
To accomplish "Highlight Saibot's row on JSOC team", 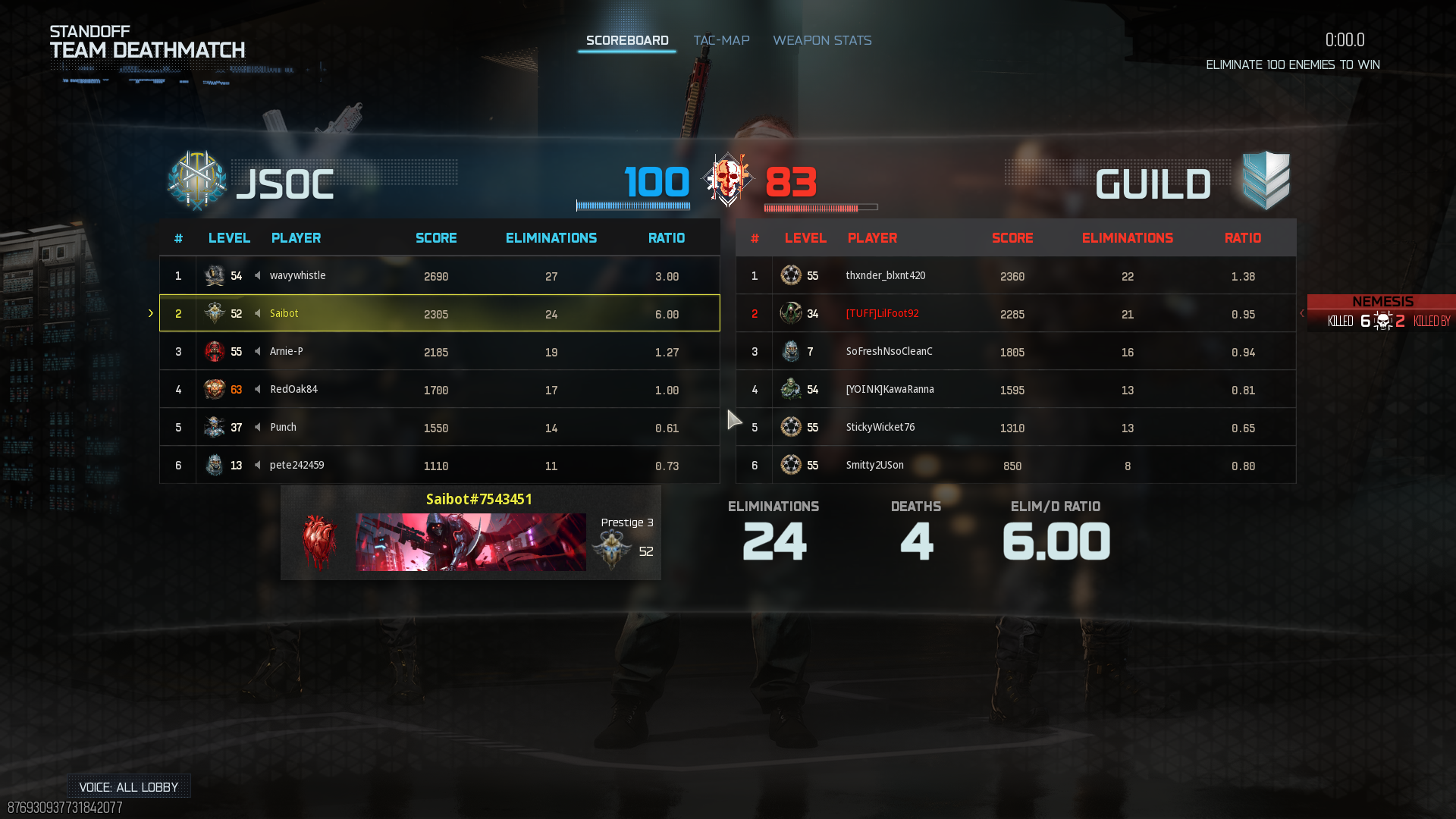I will 440,313.
